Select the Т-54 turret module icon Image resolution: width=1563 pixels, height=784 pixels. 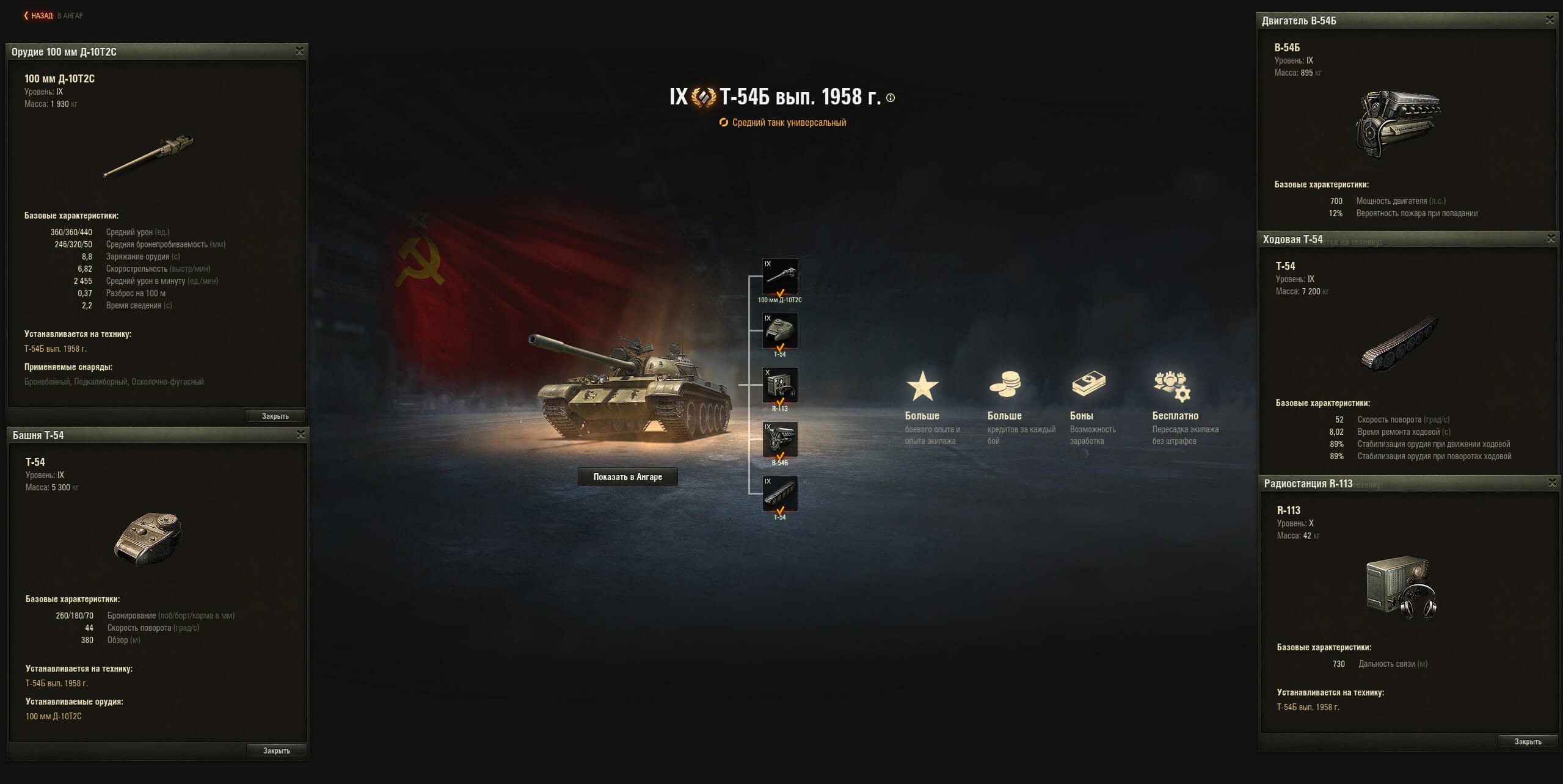[780, 331]
